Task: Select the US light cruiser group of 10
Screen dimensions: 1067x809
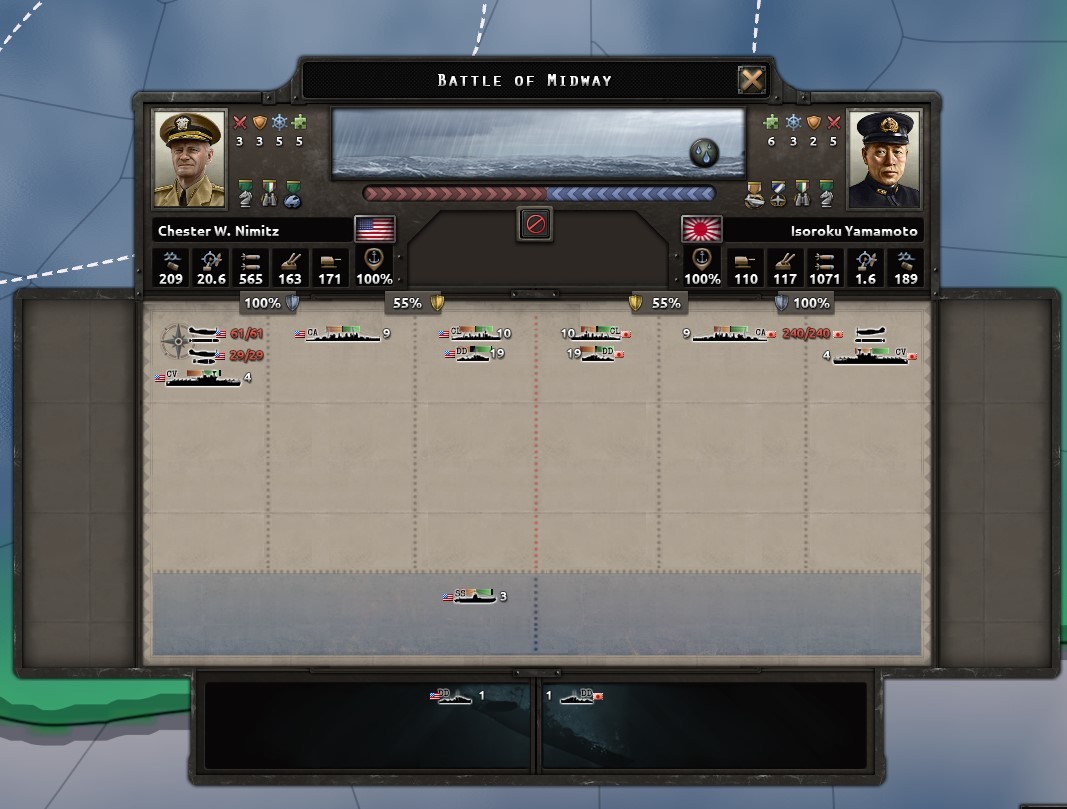Action: [x=472, y=334]
